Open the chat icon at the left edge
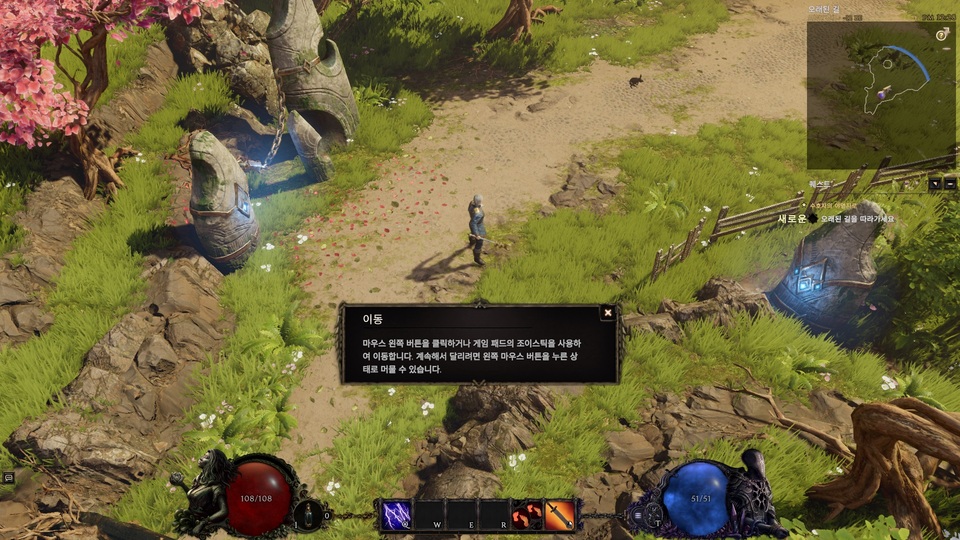Screen dimensions: 960x540 (x=8, y=478)
